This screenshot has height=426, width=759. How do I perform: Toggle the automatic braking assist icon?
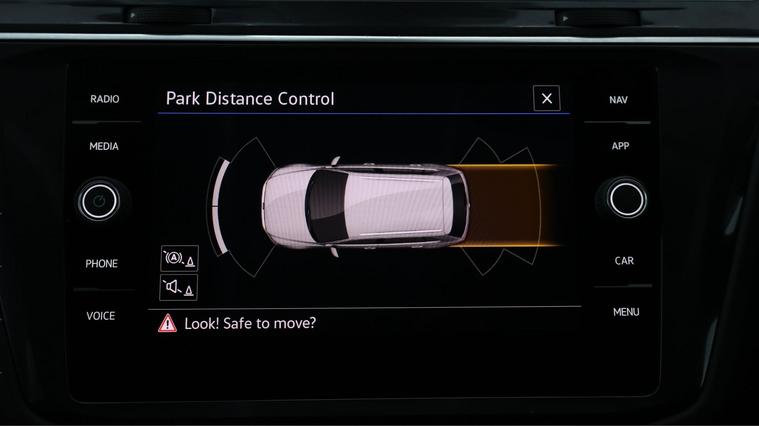click(179, 259)
